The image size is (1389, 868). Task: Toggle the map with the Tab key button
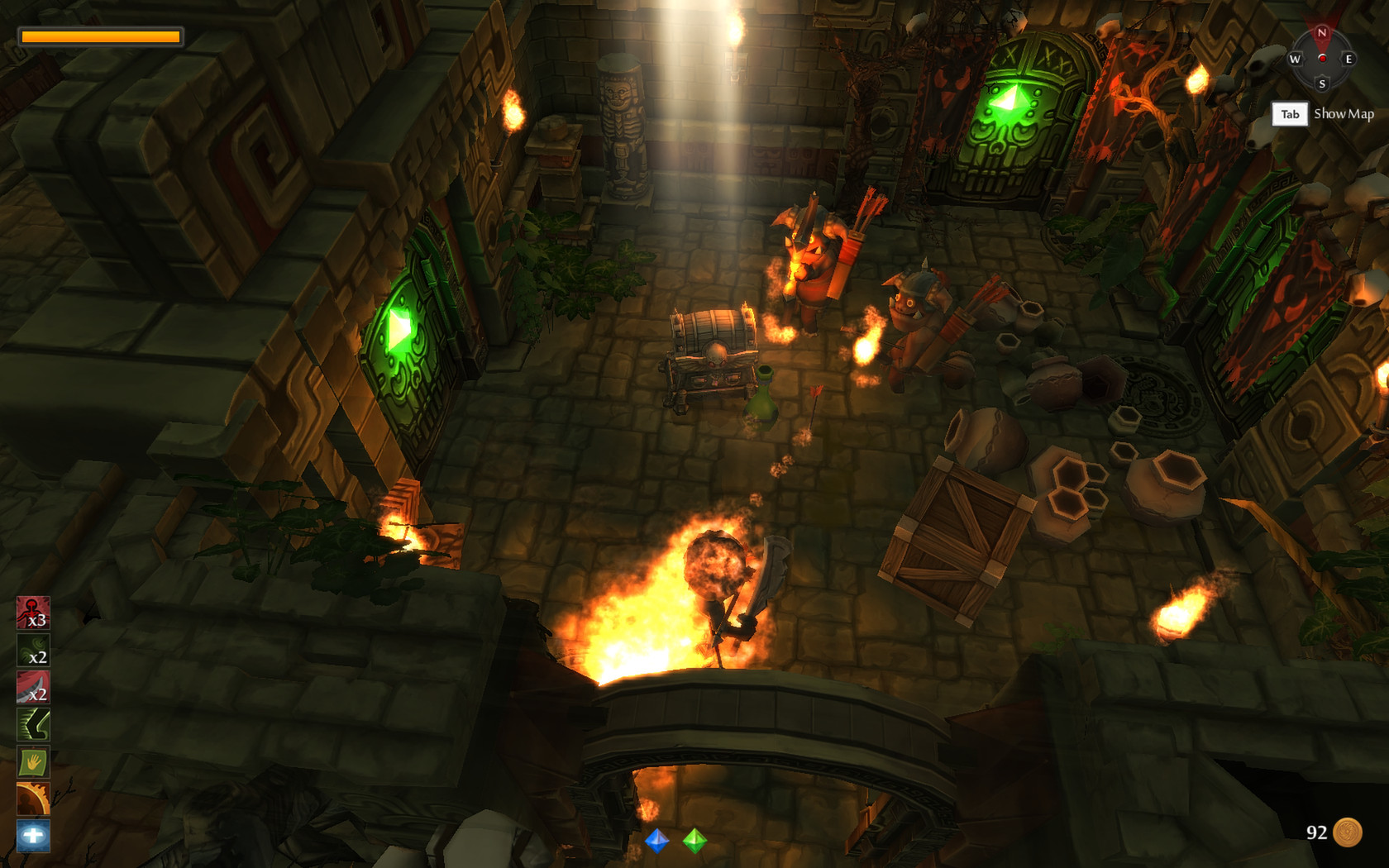coord(1288,114)
